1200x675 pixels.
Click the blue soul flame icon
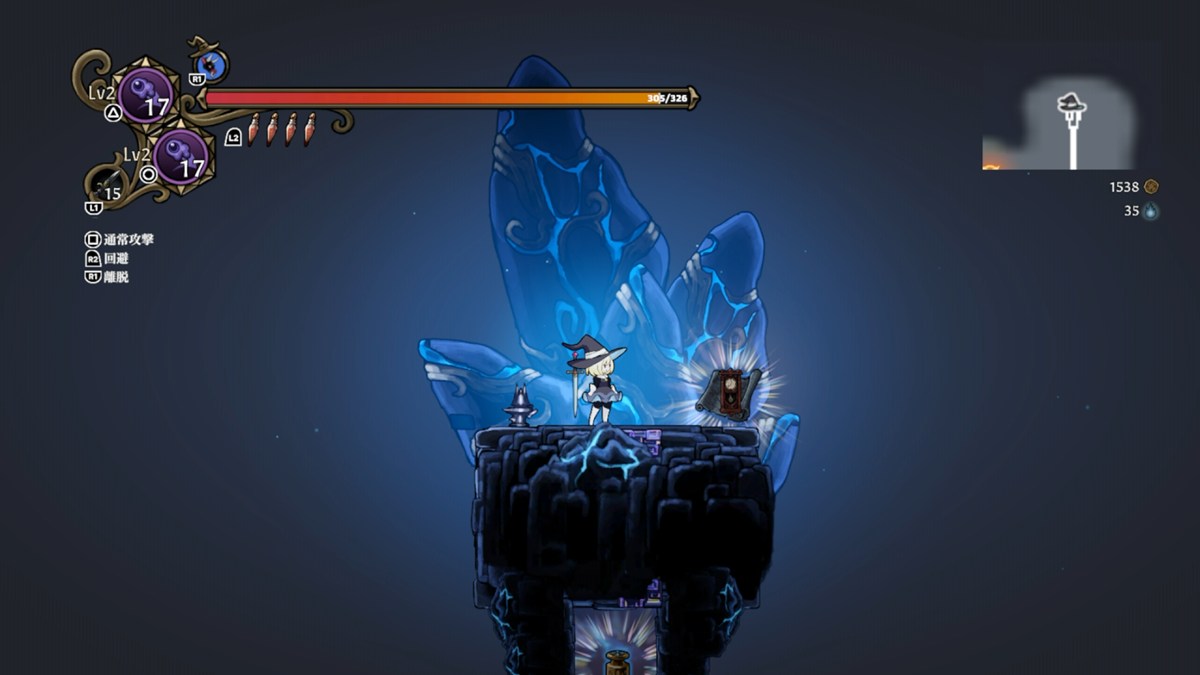pyautogui.click(x=1151, y=211)
